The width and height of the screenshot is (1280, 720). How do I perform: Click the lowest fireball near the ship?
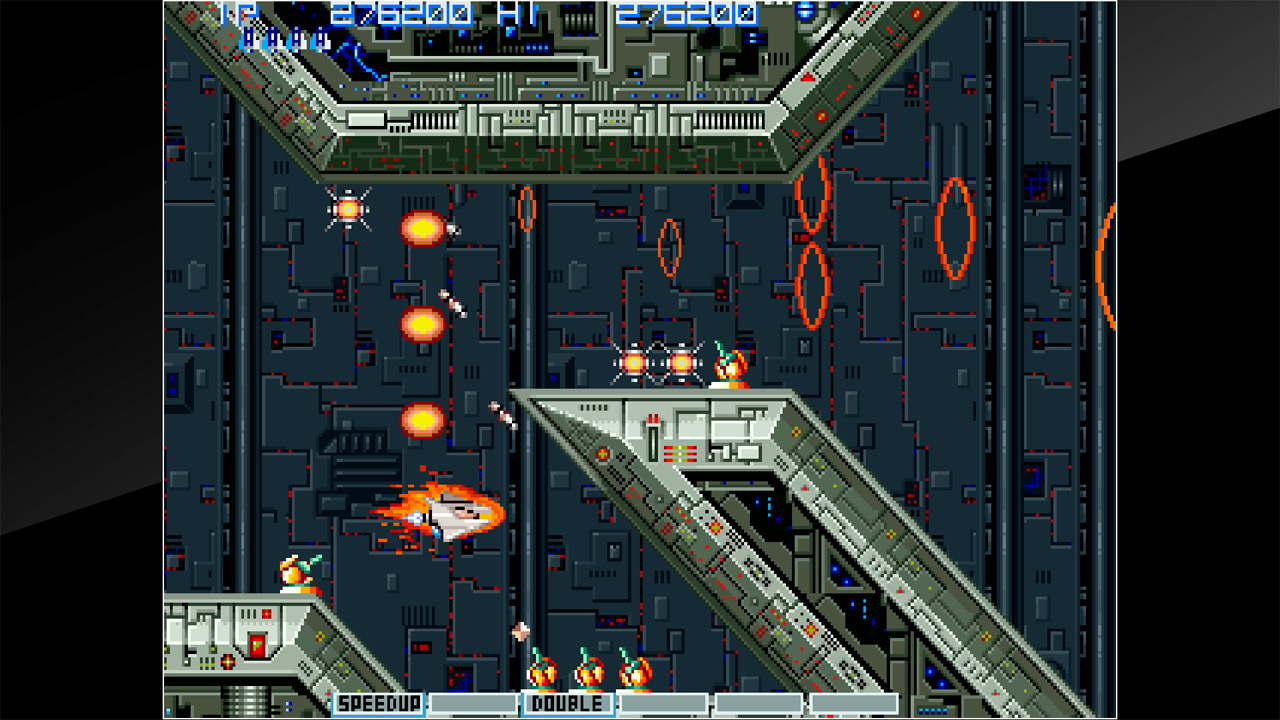pos(421,419)
